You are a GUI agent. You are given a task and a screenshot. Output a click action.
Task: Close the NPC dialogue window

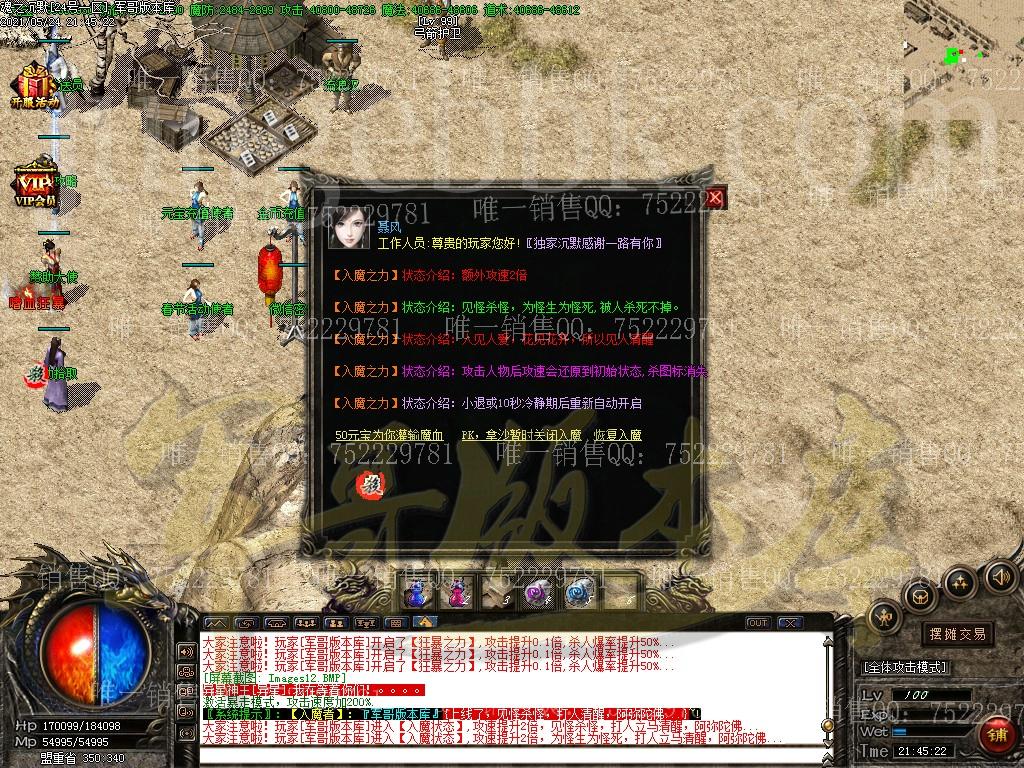pos(715,198)
